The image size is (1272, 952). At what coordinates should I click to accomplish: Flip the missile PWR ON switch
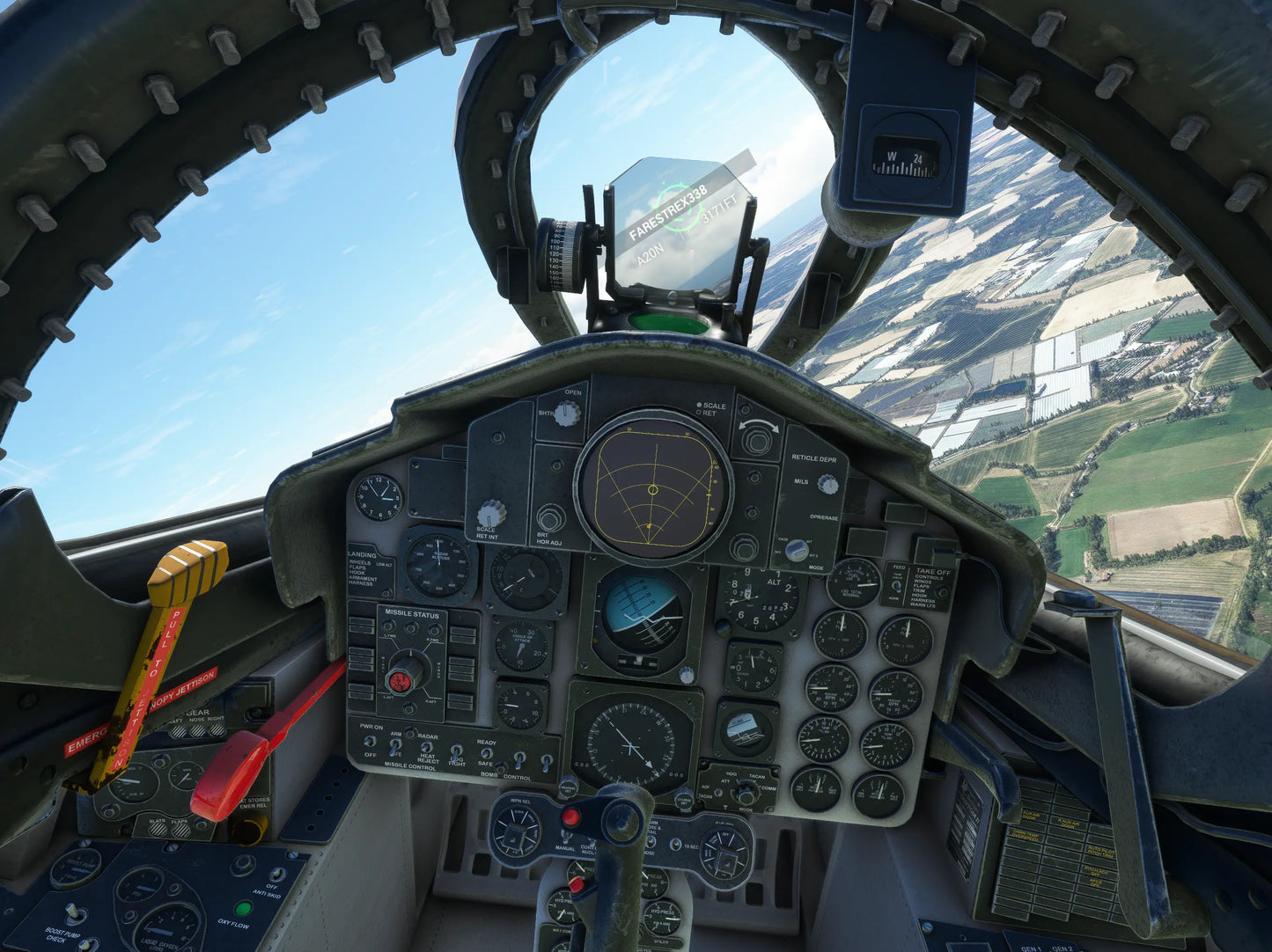point(371,741)
